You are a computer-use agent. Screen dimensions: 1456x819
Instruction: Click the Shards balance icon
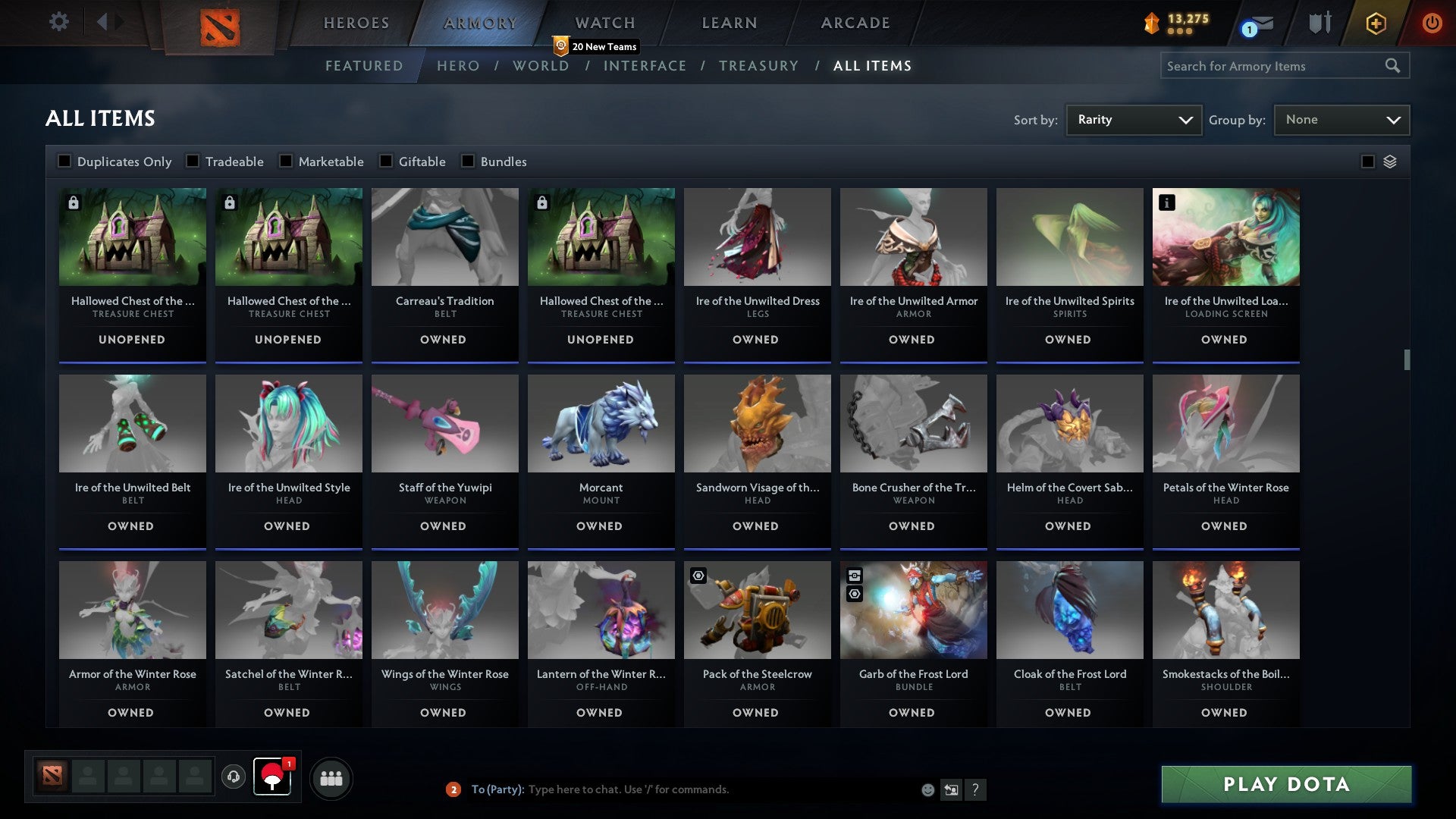[x=1150, y=22]
